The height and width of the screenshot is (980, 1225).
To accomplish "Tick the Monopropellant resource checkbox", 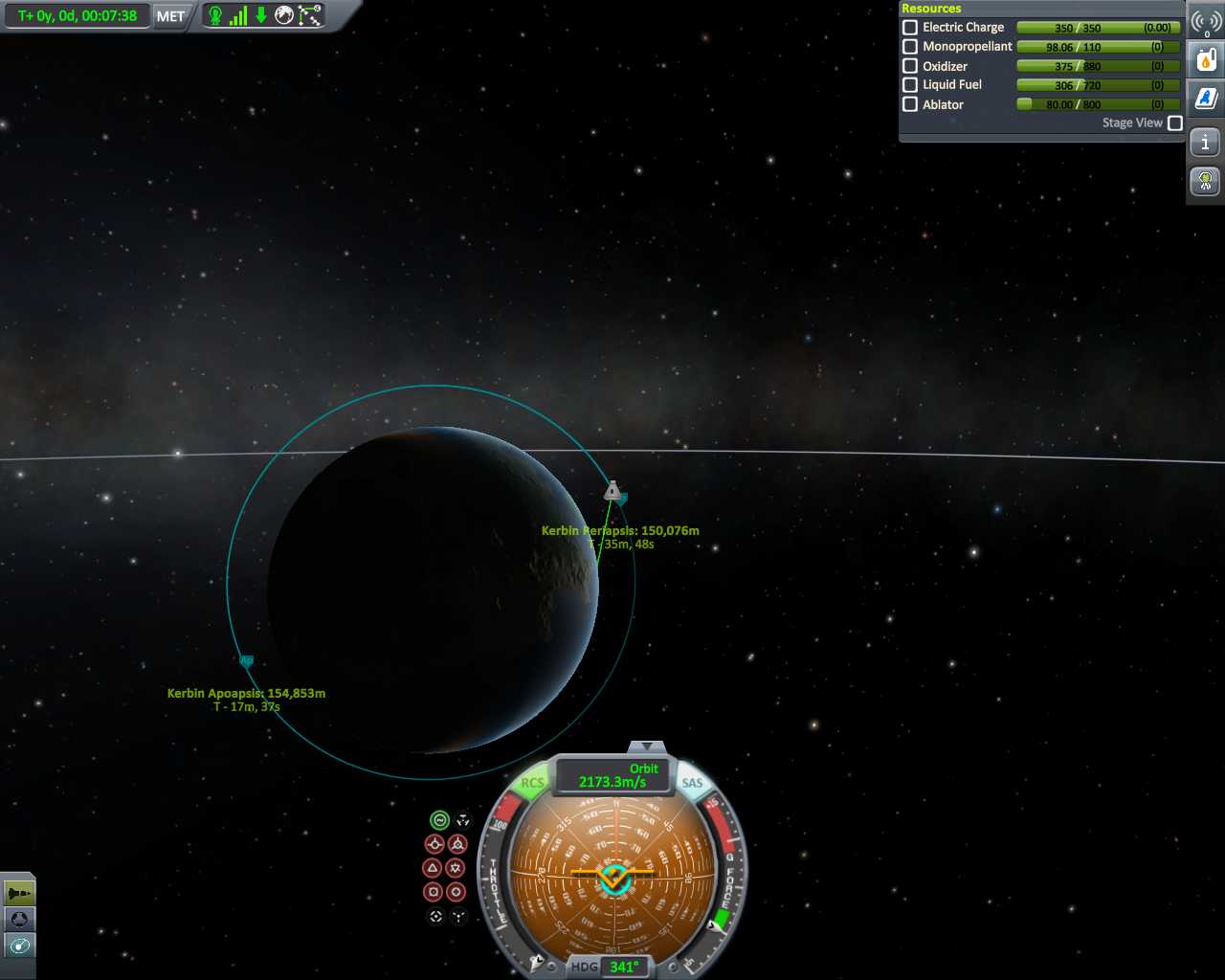I will pyautogui.click(x=910, y=47).
